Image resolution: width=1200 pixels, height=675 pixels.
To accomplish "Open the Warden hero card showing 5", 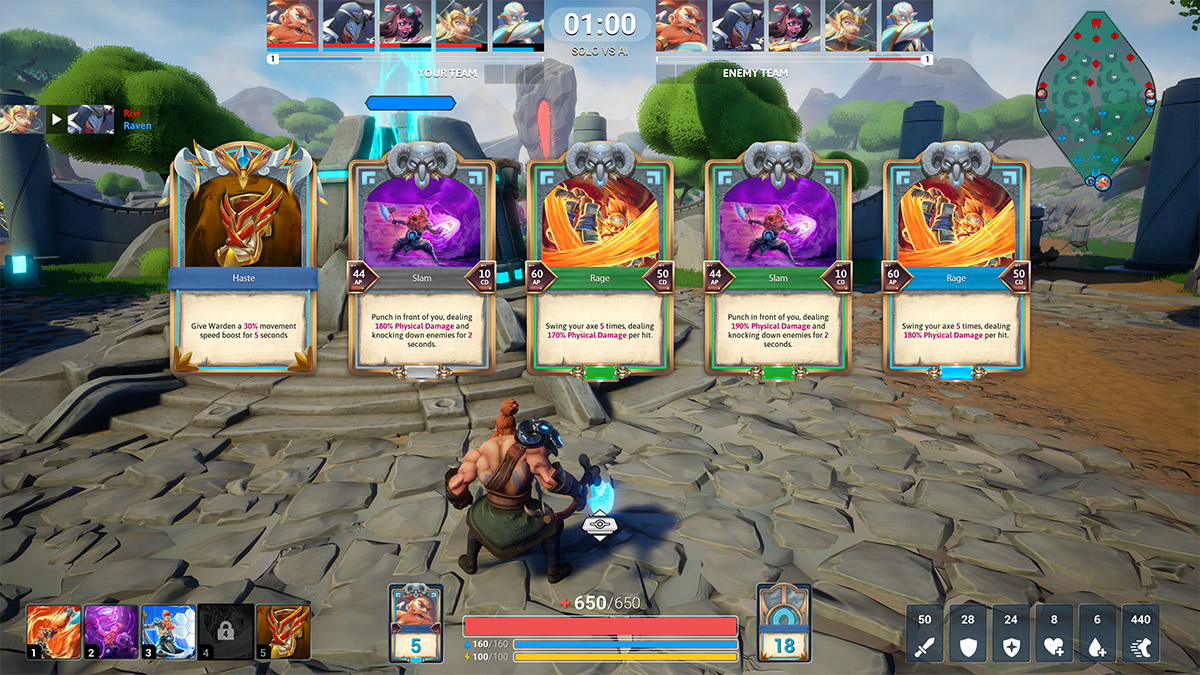I will click(416, 623).
